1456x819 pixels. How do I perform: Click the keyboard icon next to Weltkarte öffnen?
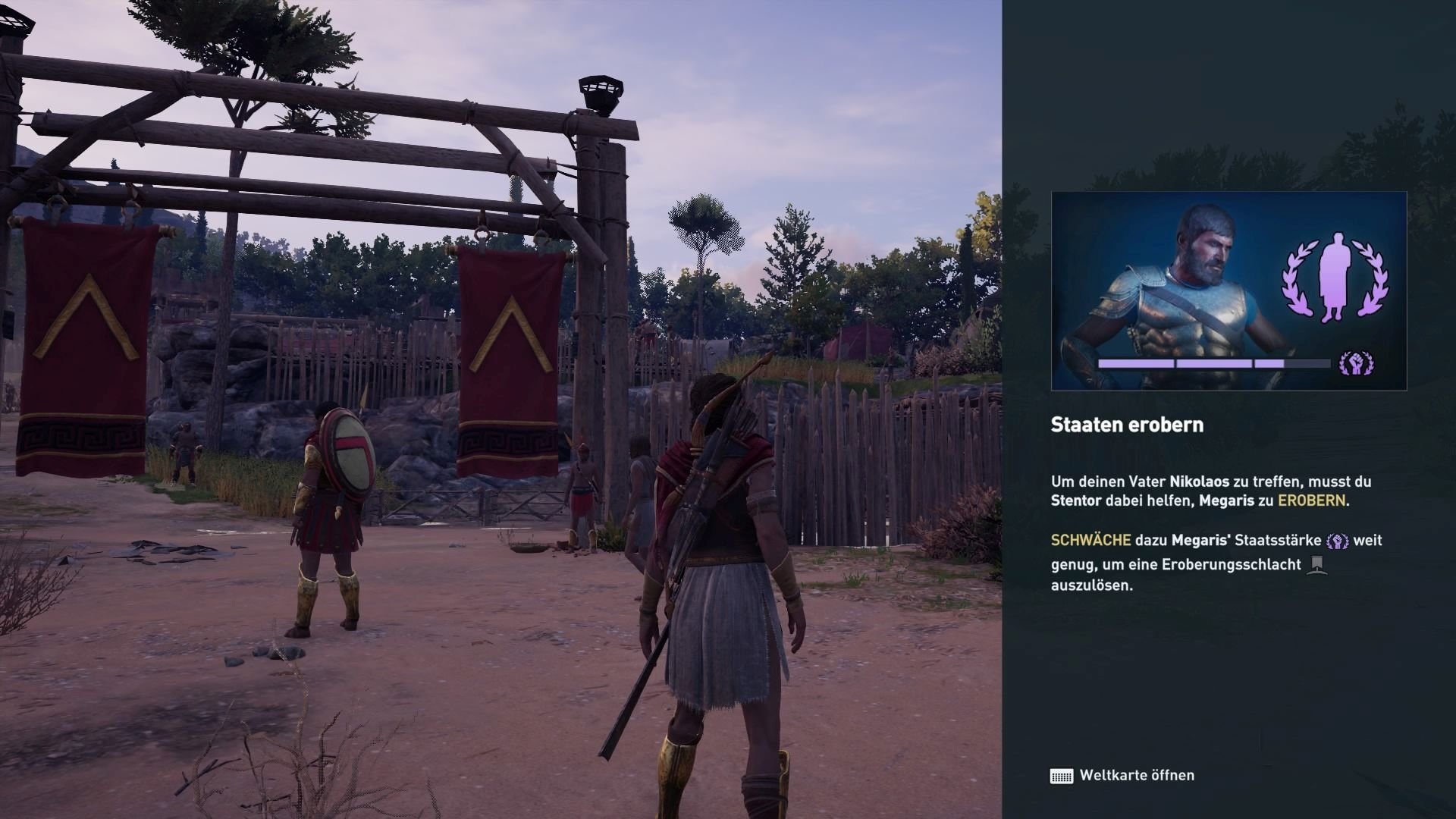(x=1060, y=775)
